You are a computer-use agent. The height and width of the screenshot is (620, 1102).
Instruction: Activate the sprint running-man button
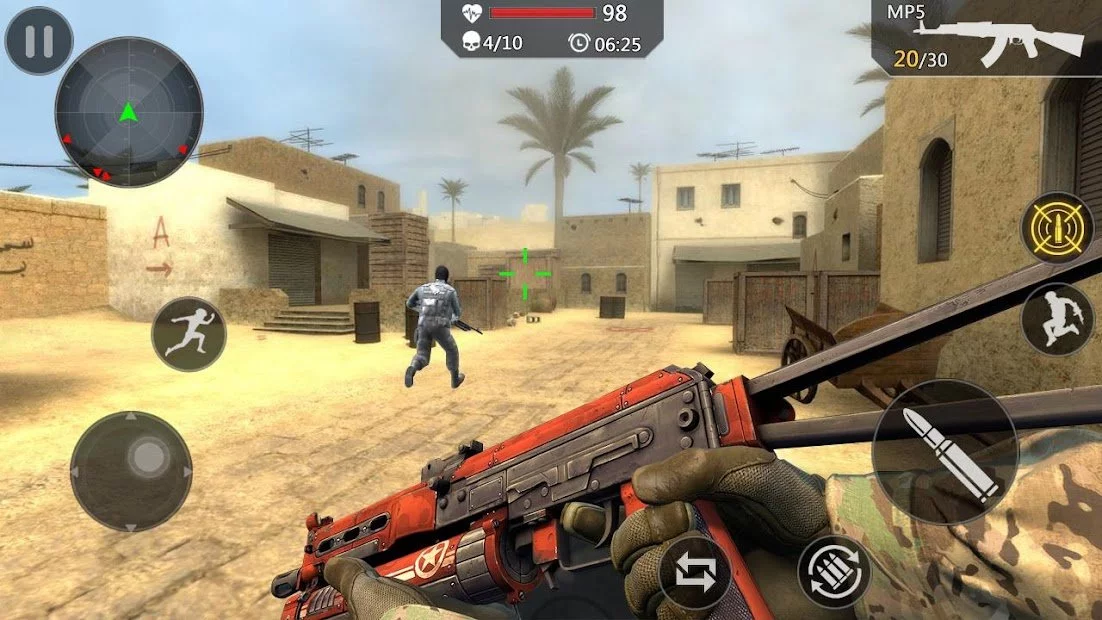[x=188, y=334]
